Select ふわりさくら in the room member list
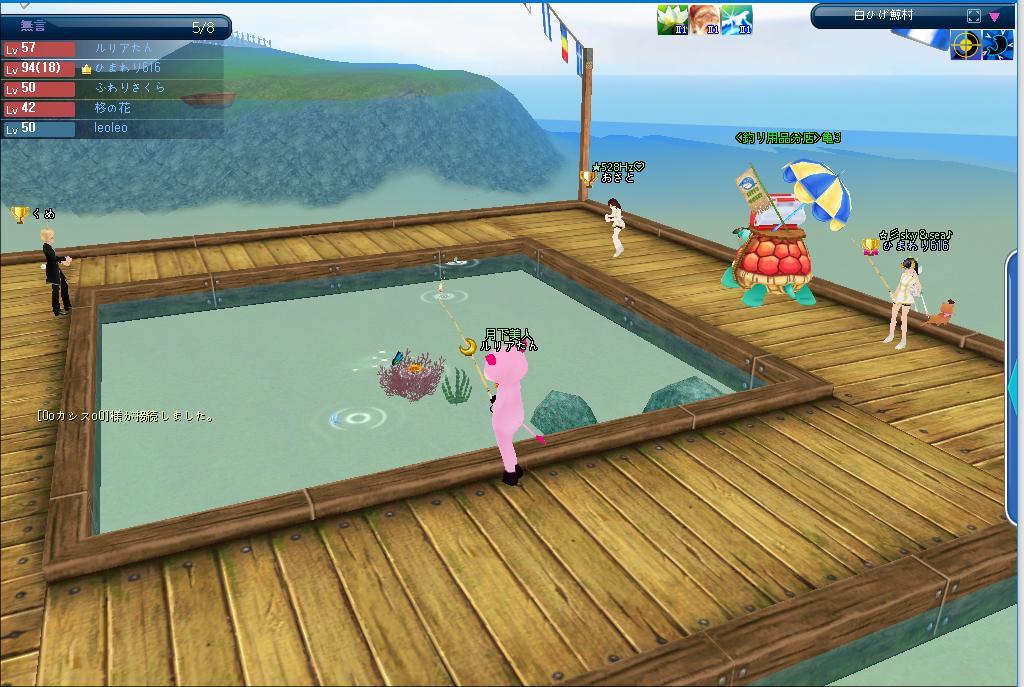This screenshot has height=687, width=1024. [x=129, y=88]
